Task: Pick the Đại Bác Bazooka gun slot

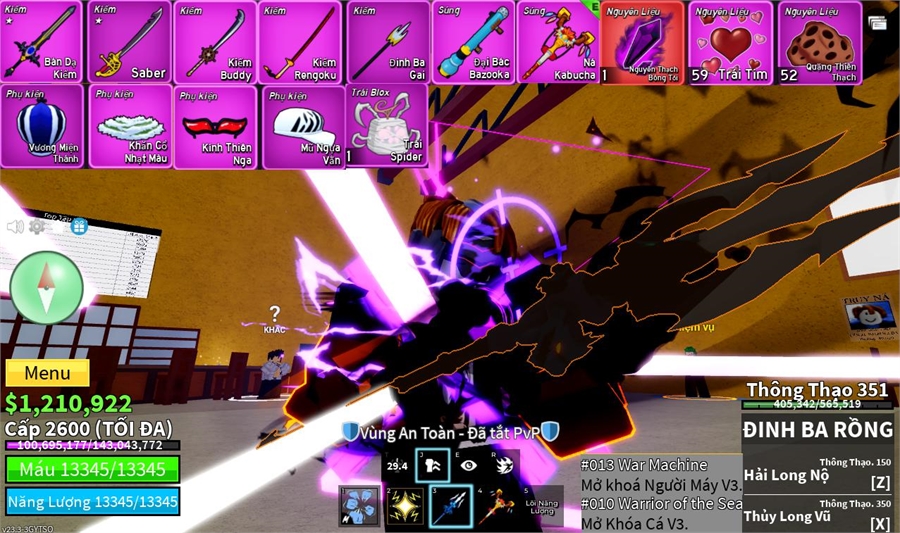Action: point(473,42)
